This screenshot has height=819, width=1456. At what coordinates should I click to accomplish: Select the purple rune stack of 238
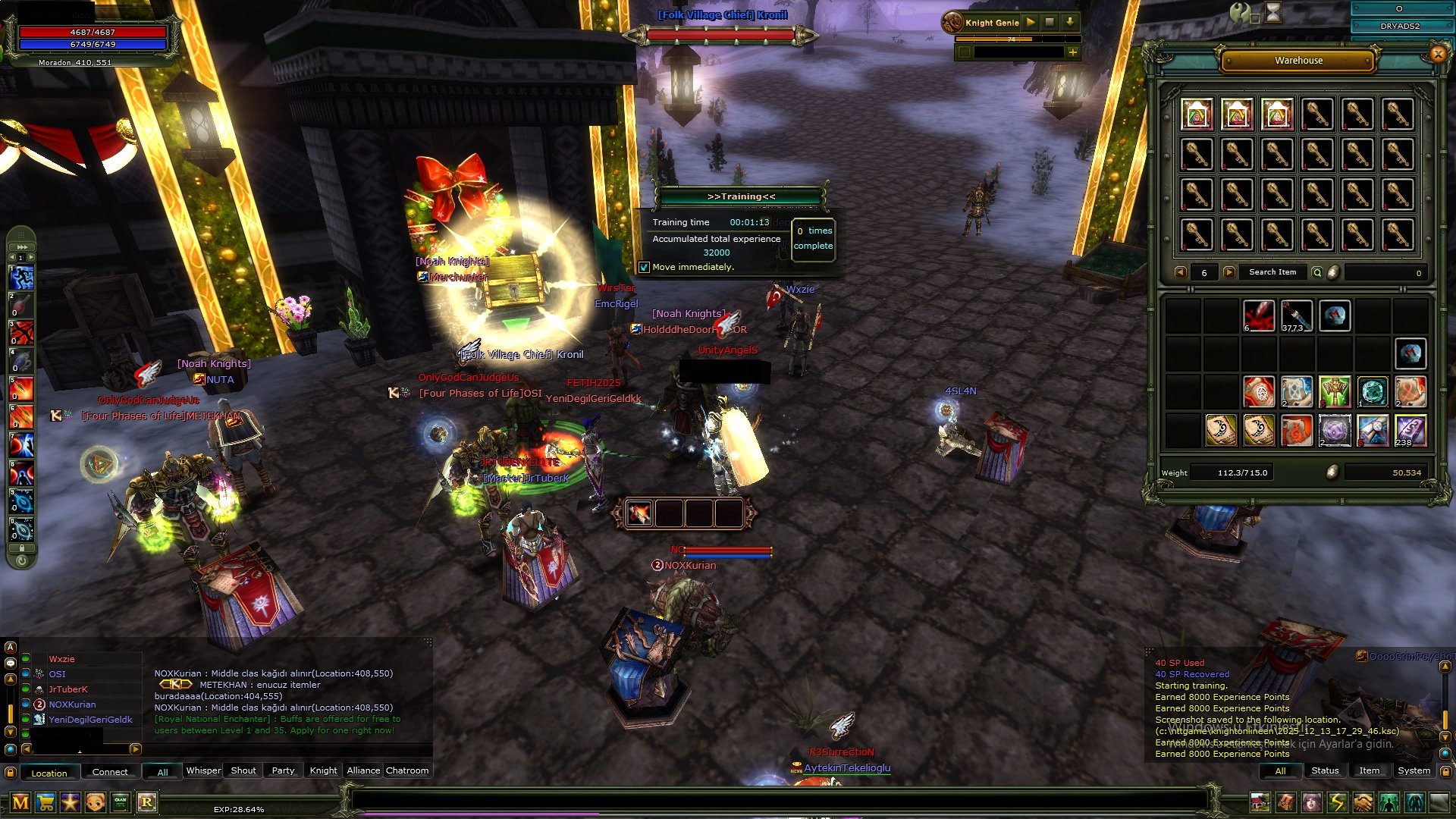click(x=1410, y=431)
